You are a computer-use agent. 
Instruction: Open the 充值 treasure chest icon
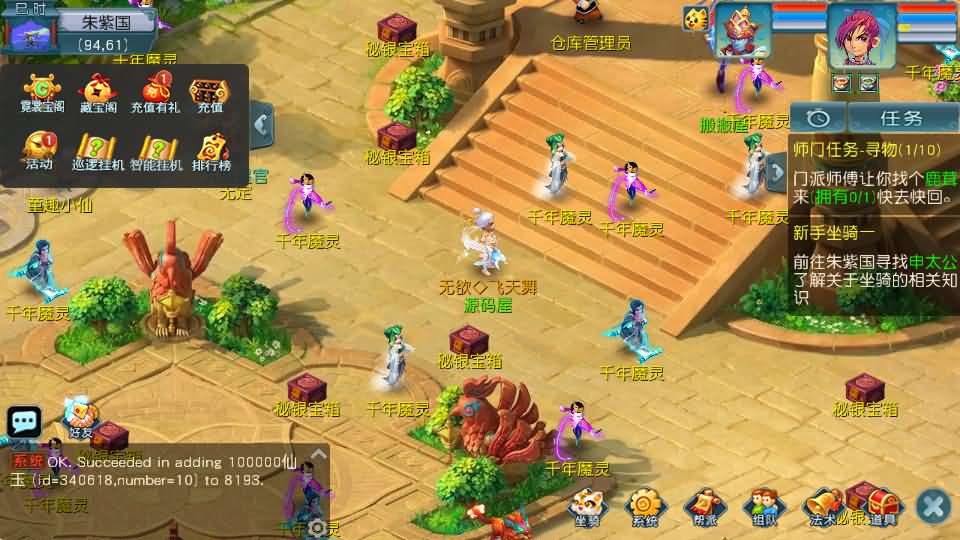209,93
